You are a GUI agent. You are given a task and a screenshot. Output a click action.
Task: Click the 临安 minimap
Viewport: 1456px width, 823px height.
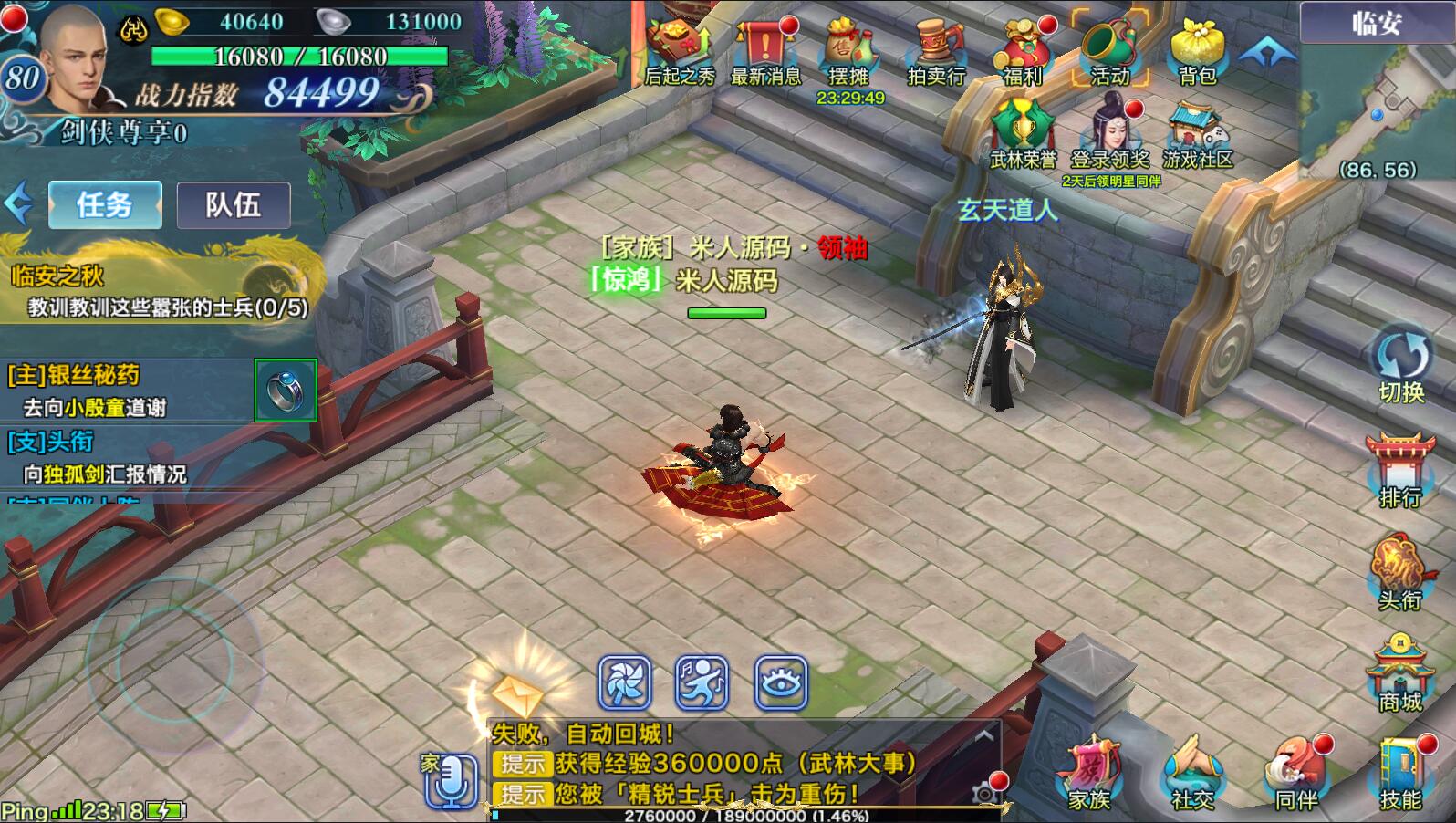click(1378, 100)
